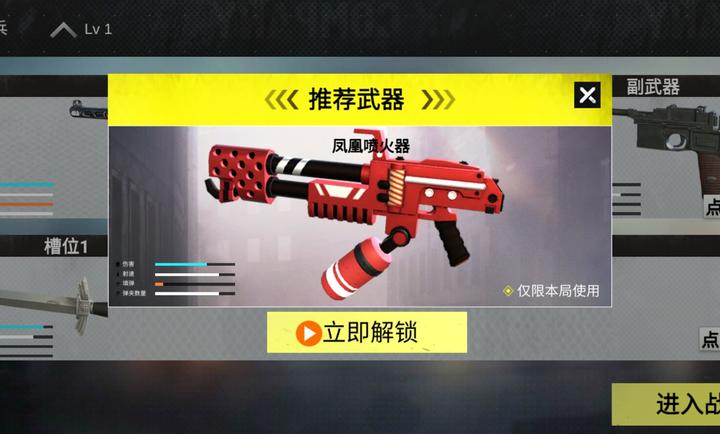The height and width of the screenshot is (434, 720).
Task: Start the battle with 进入战 button
Action: pyautogui.click(x=668, y=404)
